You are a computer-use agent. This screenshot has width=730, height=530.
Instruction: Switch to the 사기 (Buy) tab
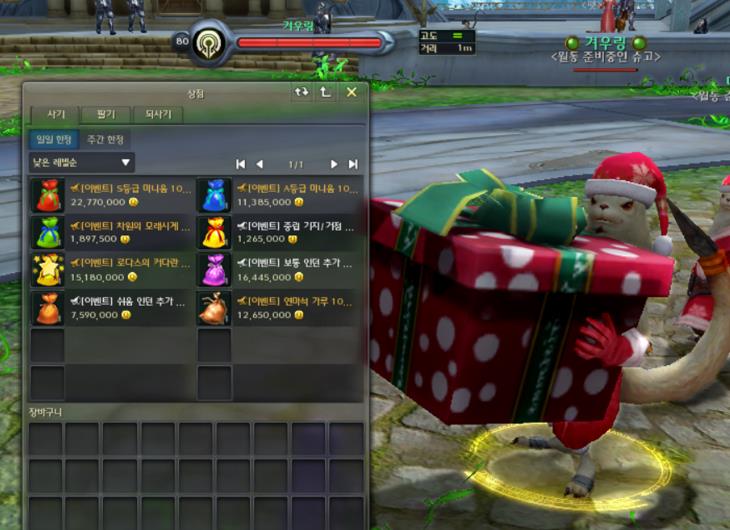(56, 114)
